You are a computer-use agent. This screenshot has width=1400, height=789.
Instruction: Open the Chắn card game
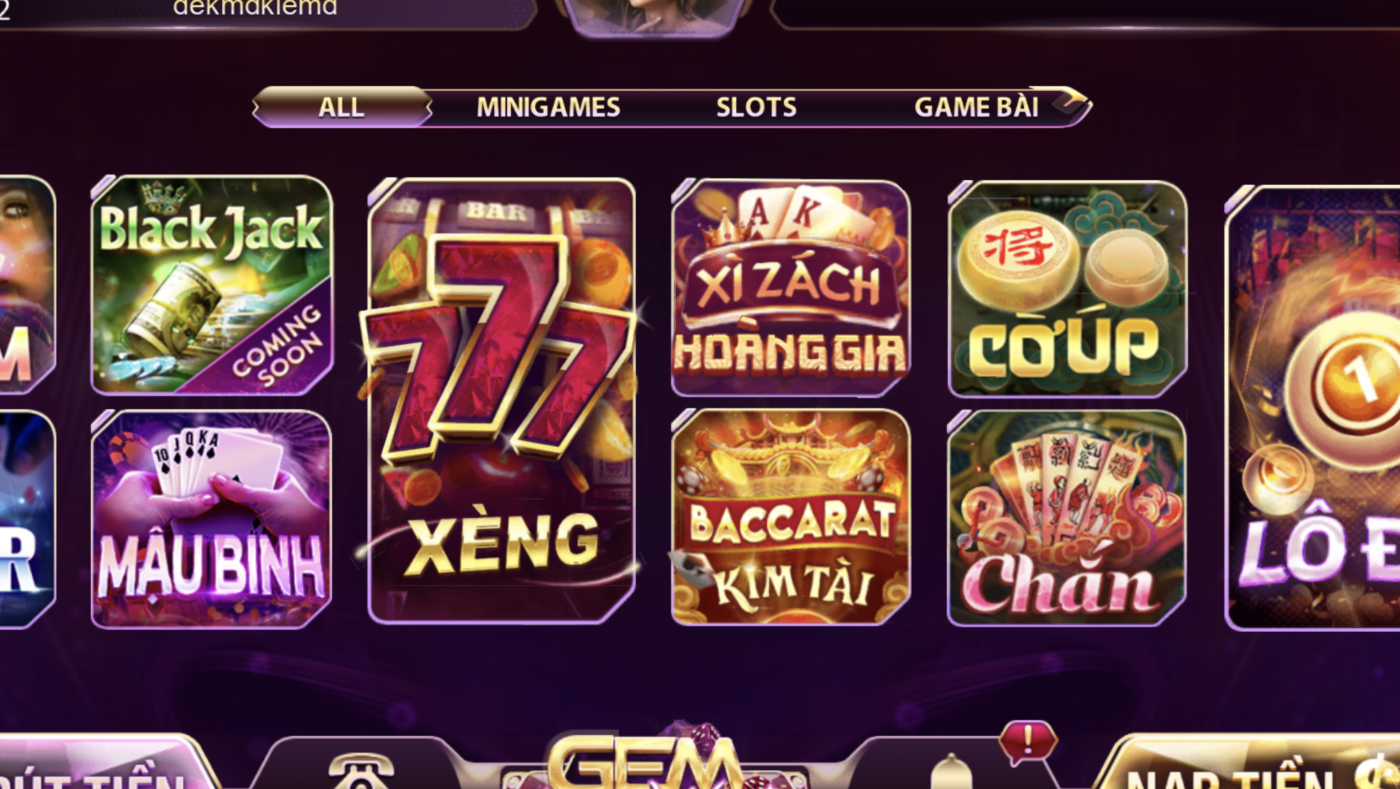[x=1066, y=518]
